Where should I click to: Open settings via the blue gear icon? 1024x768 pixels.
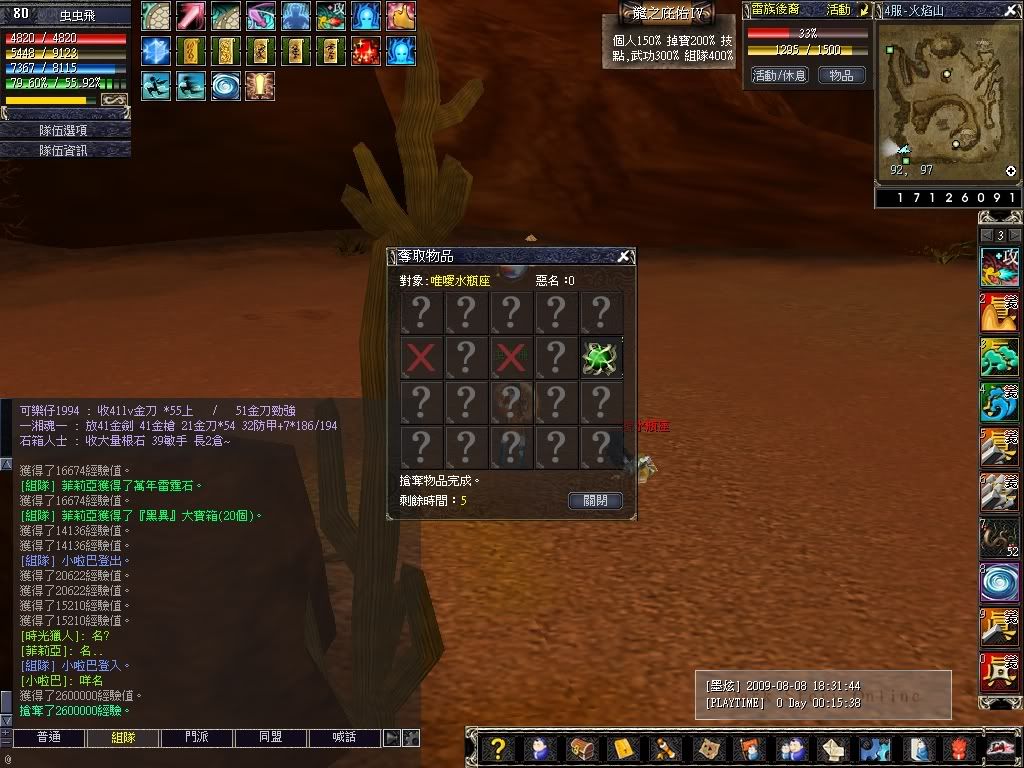(x=874, y=749)
